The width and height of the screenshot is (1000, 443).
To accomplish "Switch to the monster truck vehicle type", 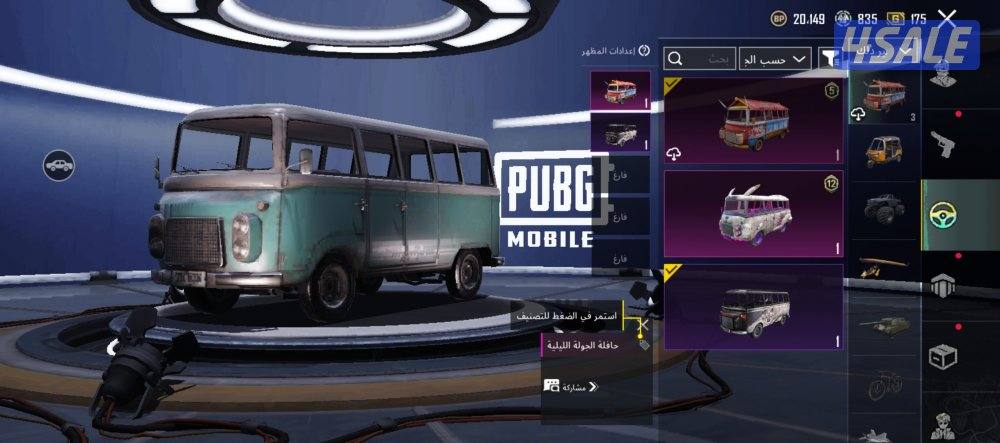I will (x=885, y=207).
